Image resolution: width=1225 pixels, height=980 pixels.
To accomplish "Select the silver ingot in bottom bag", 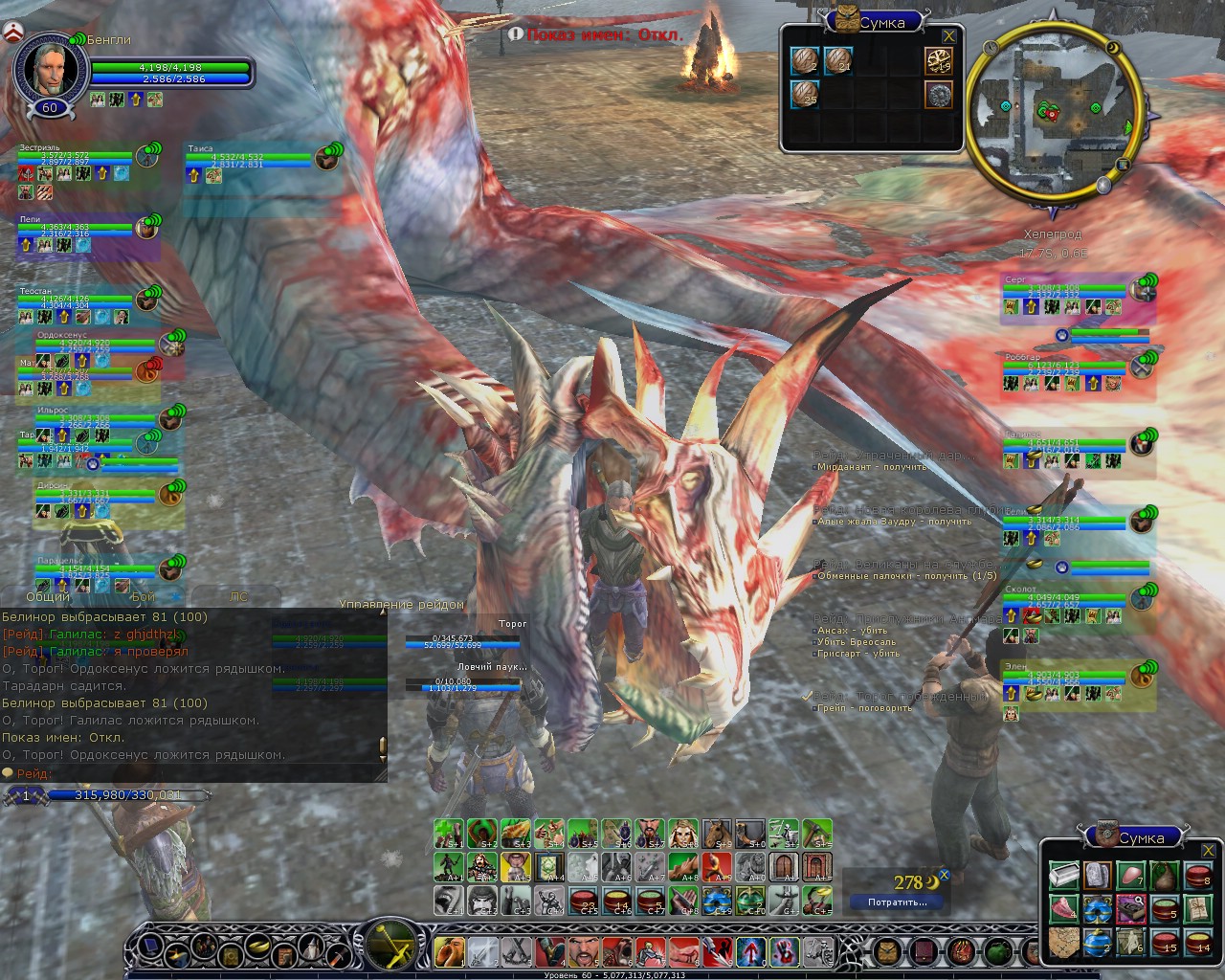I will point(1063,876).
